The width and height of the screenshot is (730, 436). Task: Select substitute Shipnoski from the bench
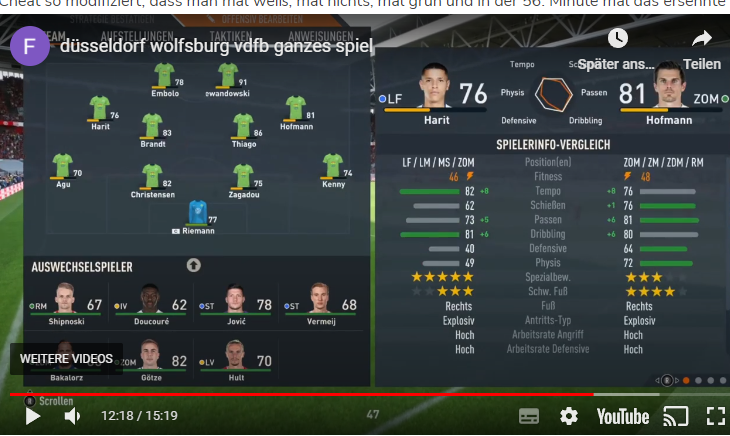click(68, 301)
